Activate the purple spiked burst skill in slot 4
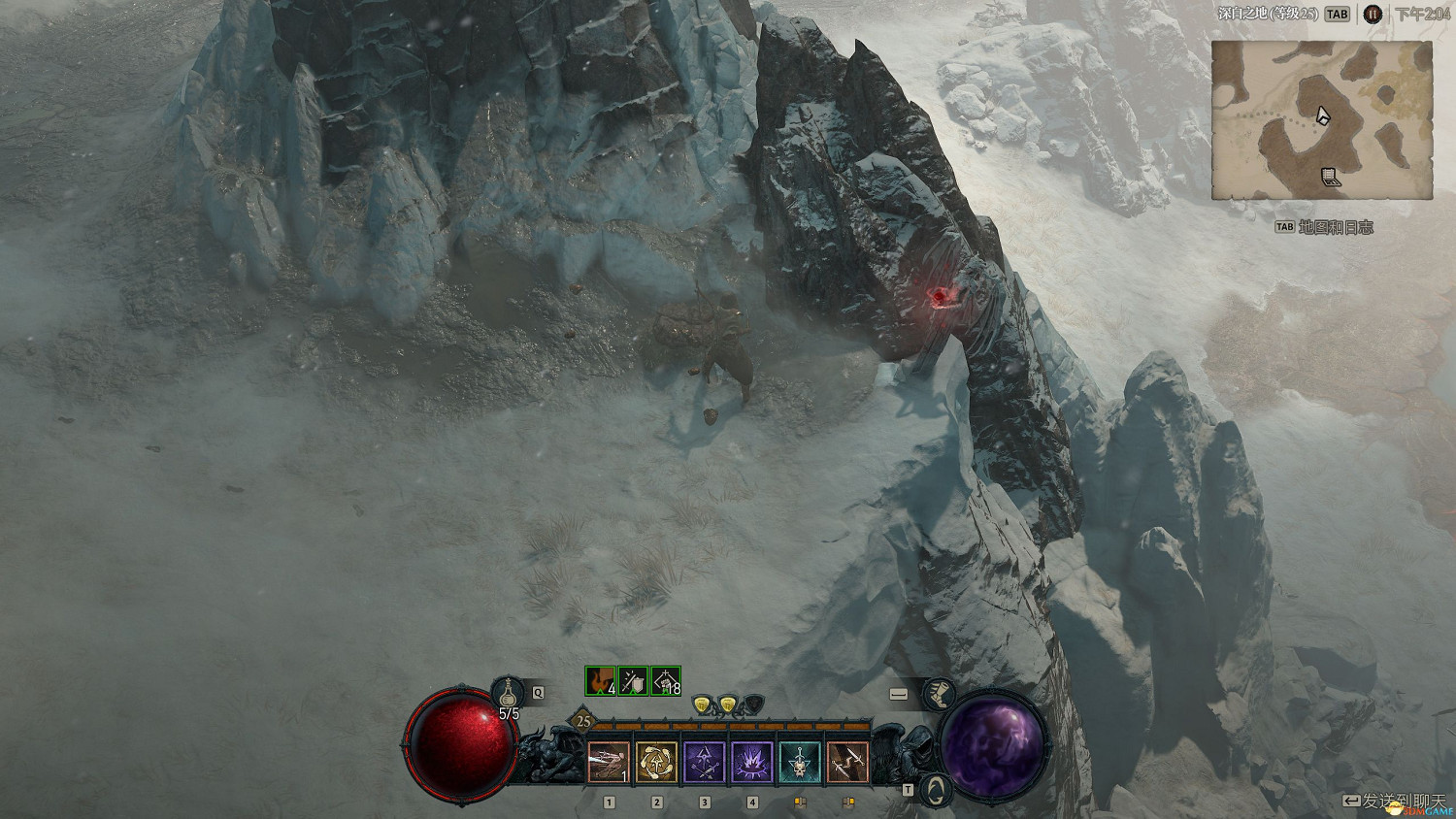1456x819 pixels. click(x=751, y=762)
